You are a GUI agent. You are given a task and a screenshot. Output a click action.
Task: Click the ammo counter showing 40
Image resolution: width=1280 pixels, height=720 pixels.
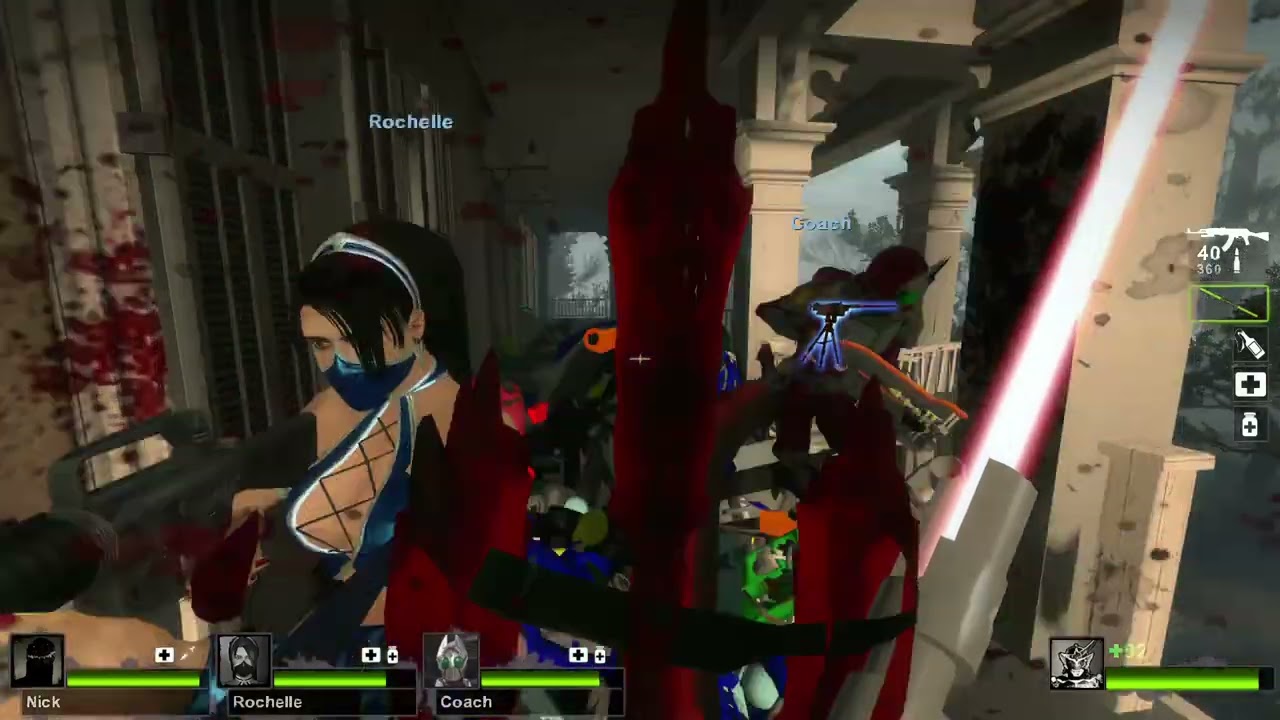coord(1208,253)
